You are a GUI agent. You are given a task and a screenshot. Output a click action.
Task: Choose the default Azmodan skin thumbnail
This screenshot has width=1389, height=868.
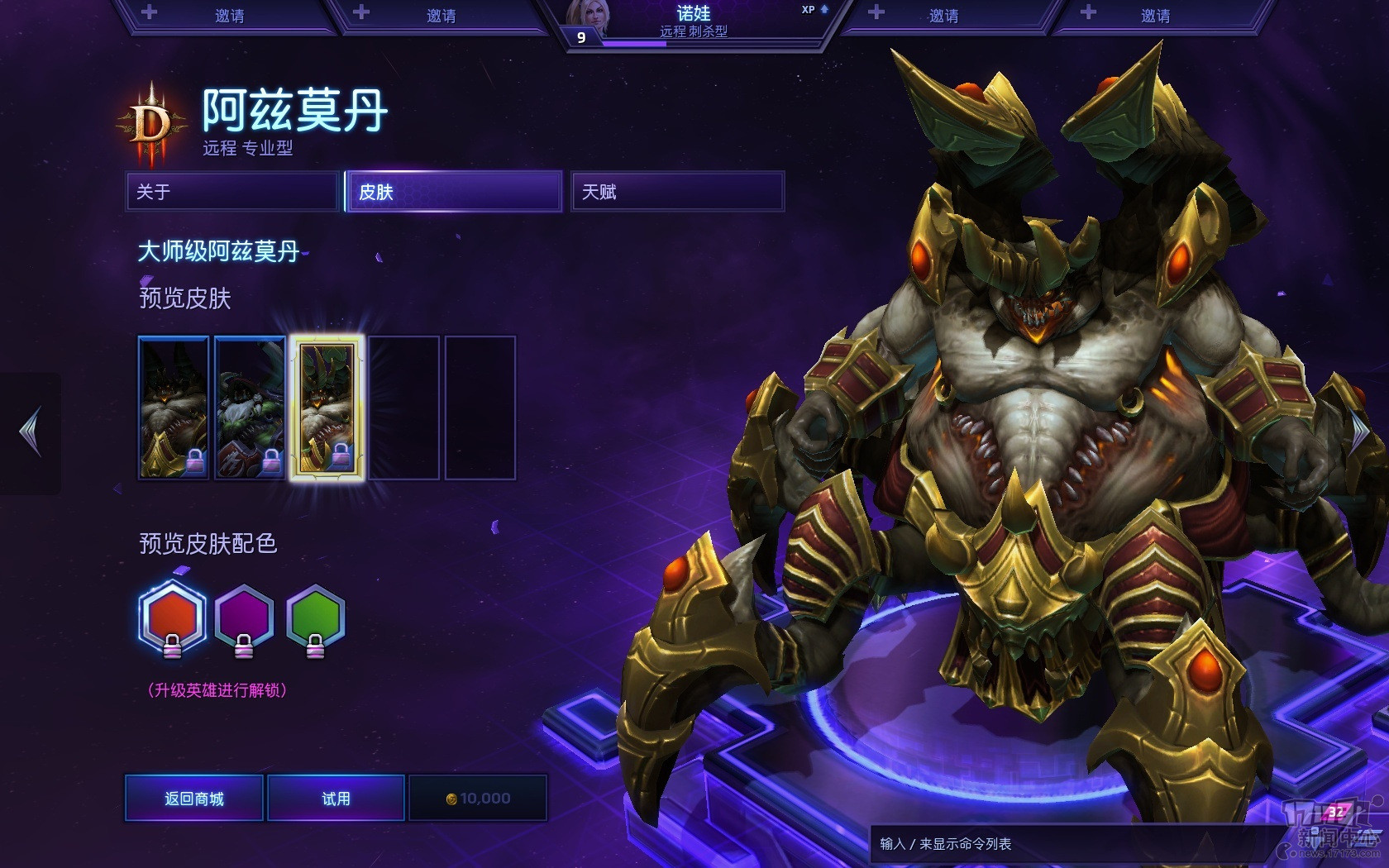point(174,408)
